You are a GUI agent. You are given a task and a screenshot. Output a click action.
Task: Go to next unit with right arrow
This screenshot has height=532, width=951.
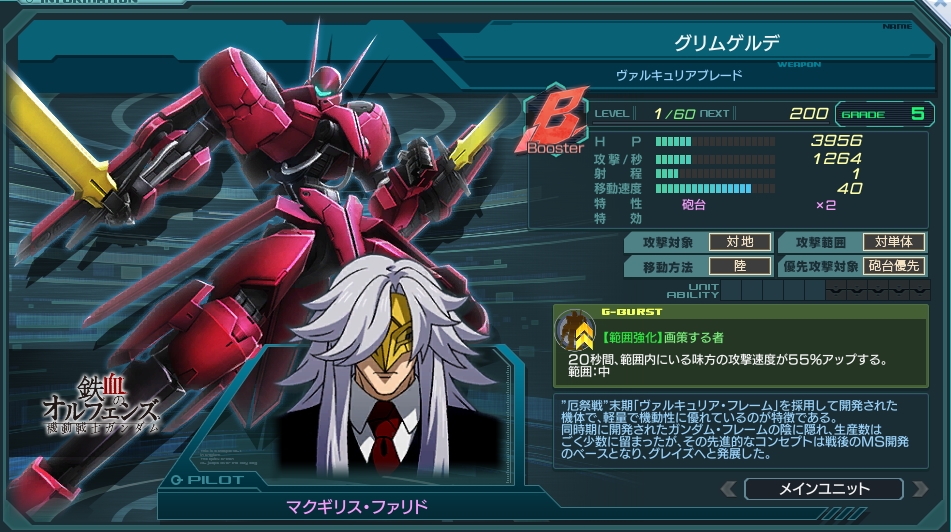(x=918, y=489)
